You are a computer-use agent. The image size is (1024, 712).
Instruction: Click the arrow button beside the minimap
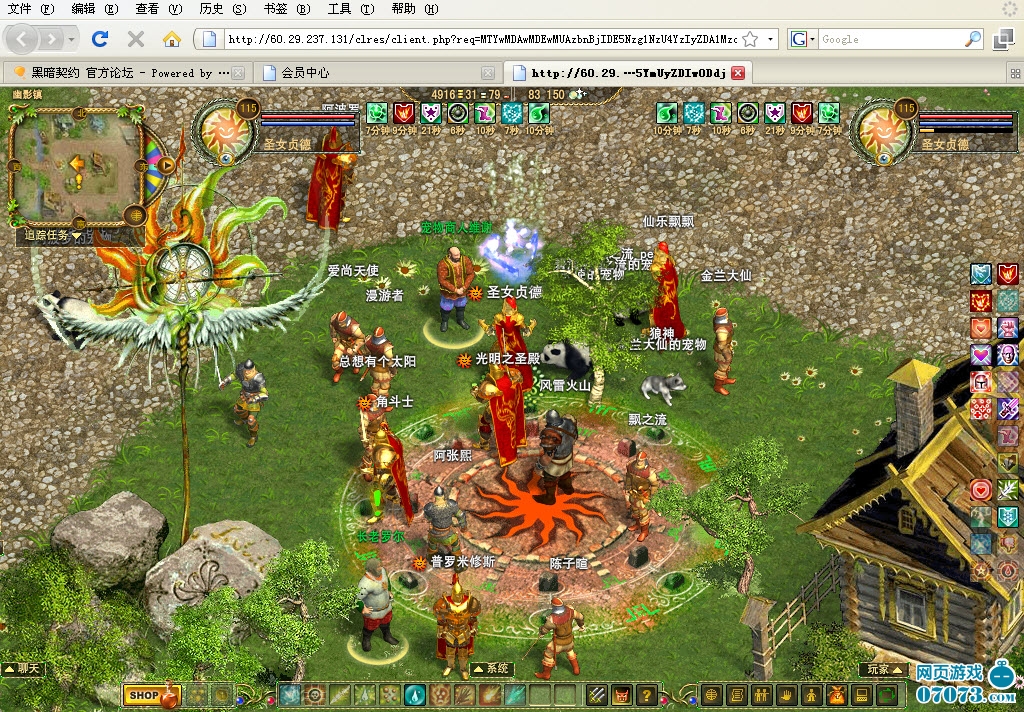coord(167,164)
